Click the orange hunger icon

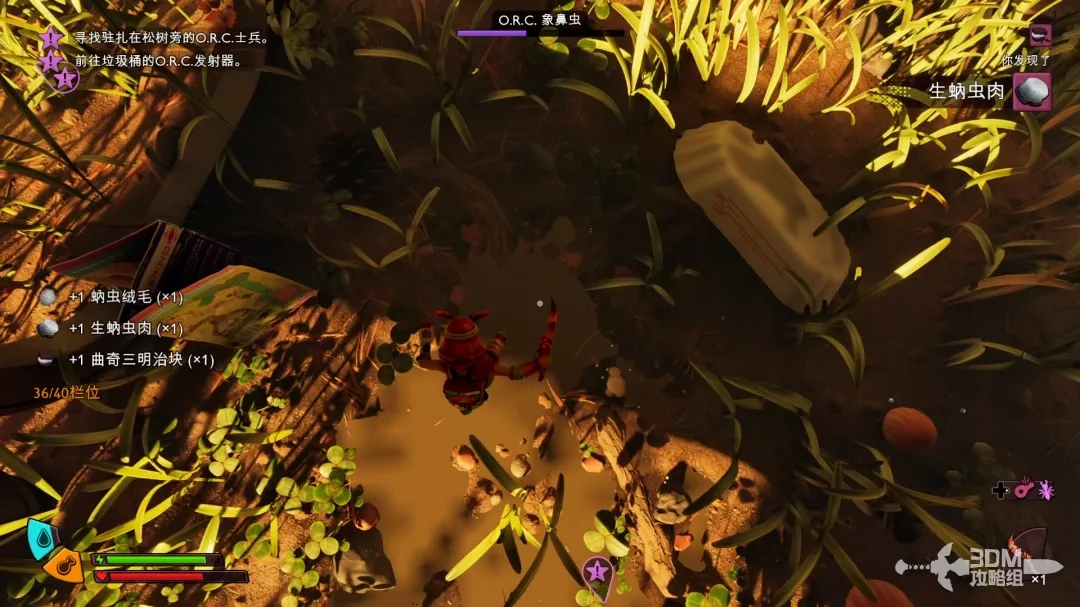pyautogui.click(x=65, y=566)
